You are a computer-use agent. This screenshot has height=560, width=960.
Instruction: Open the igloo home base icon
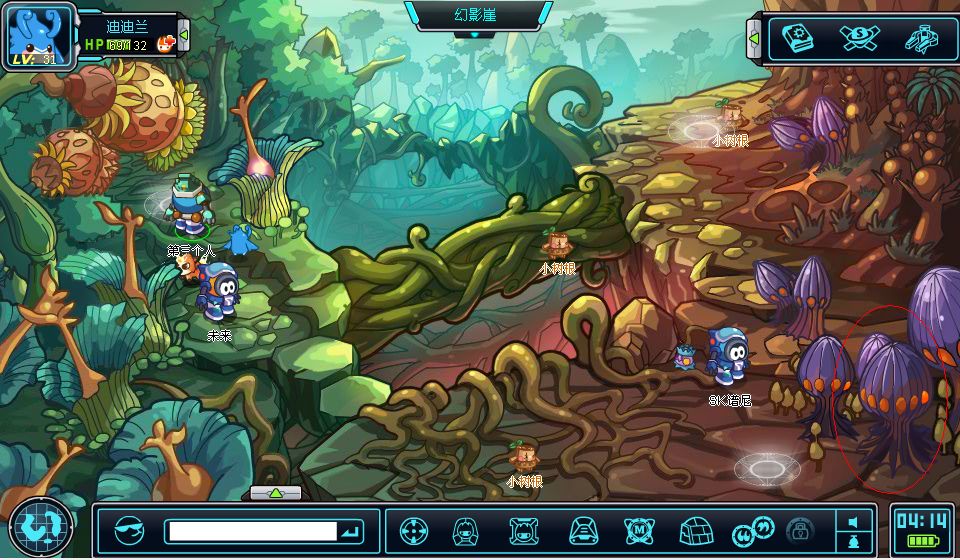tap(694, 531)
